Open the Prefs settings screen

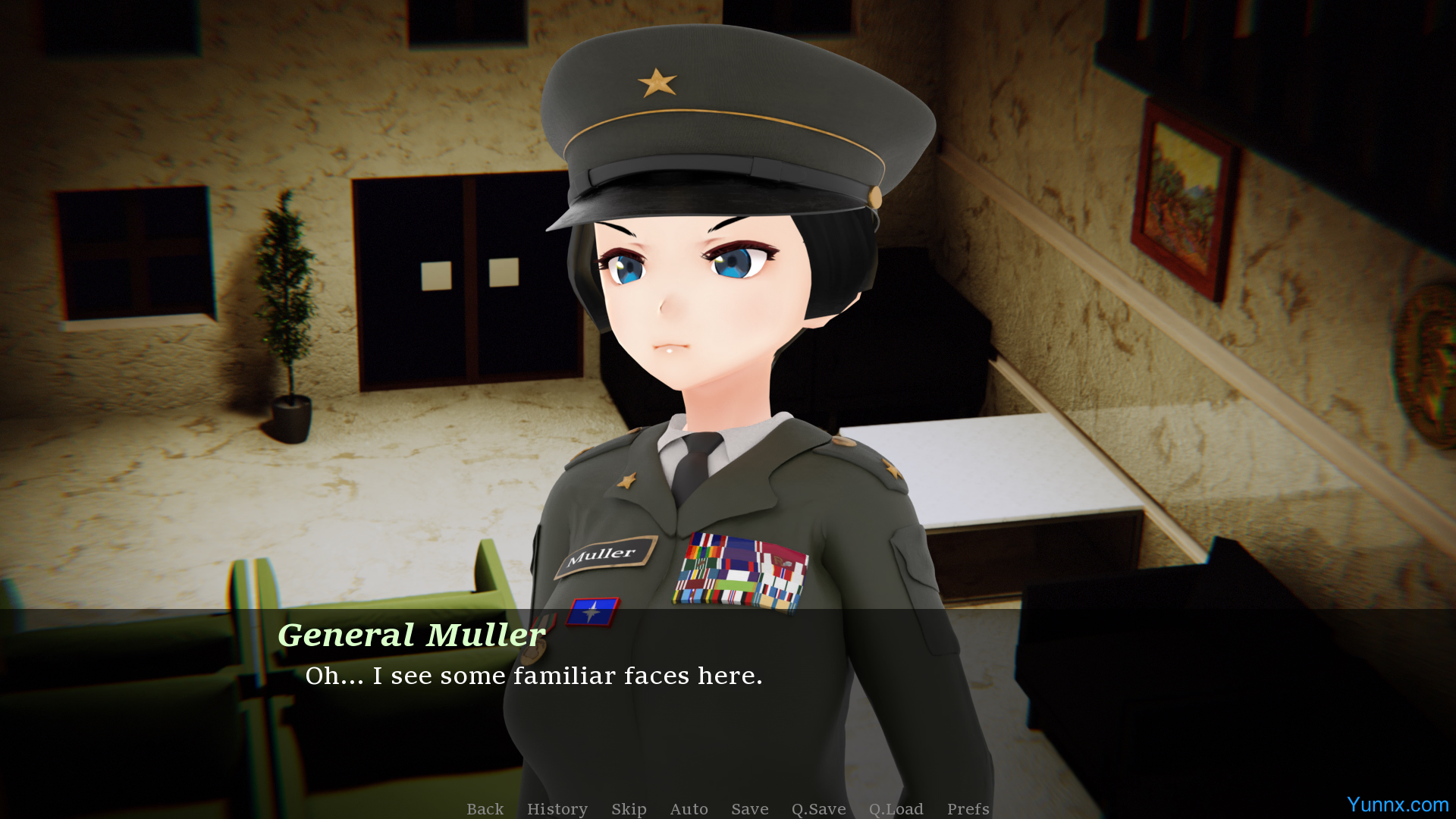968,808
